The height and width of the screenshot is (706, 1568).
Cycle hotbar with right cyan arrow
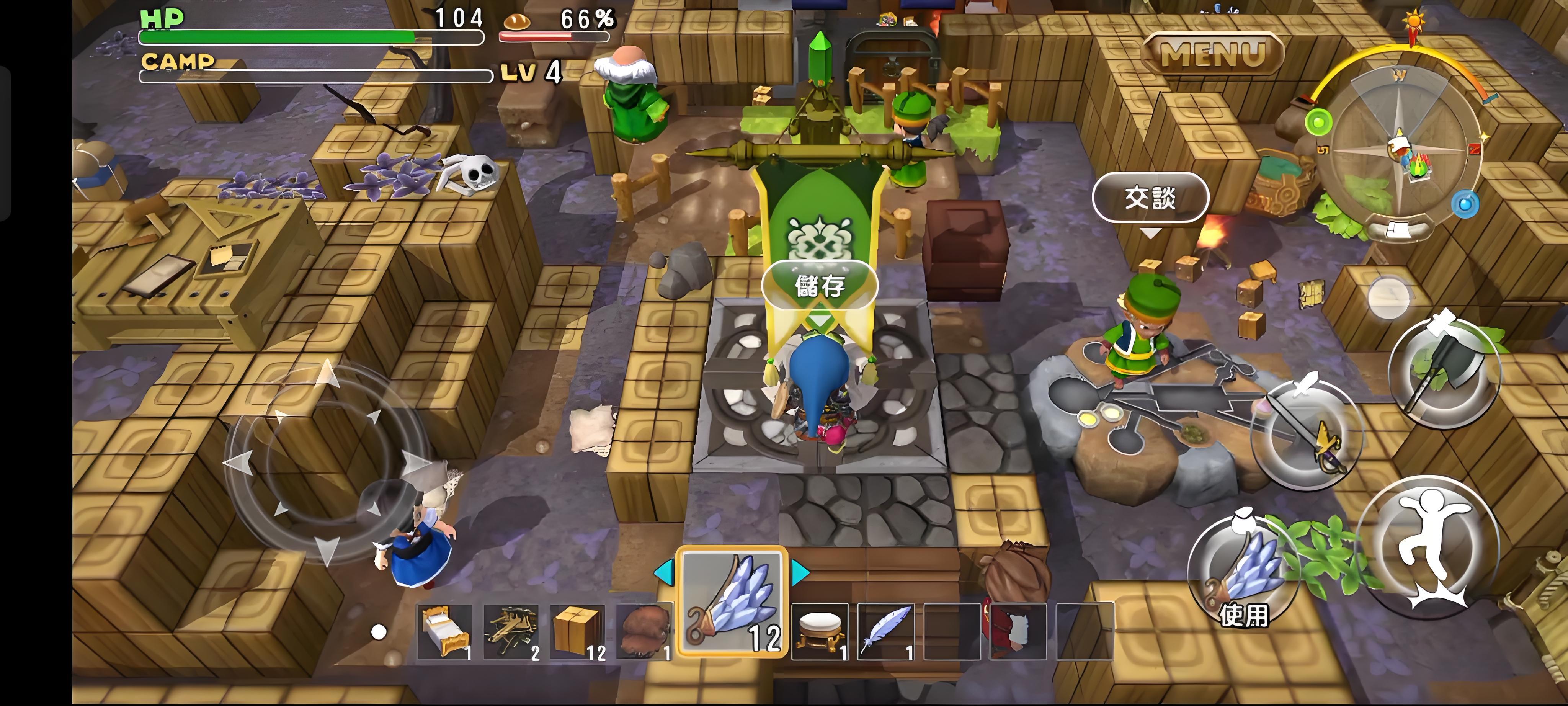coord(800,572)
